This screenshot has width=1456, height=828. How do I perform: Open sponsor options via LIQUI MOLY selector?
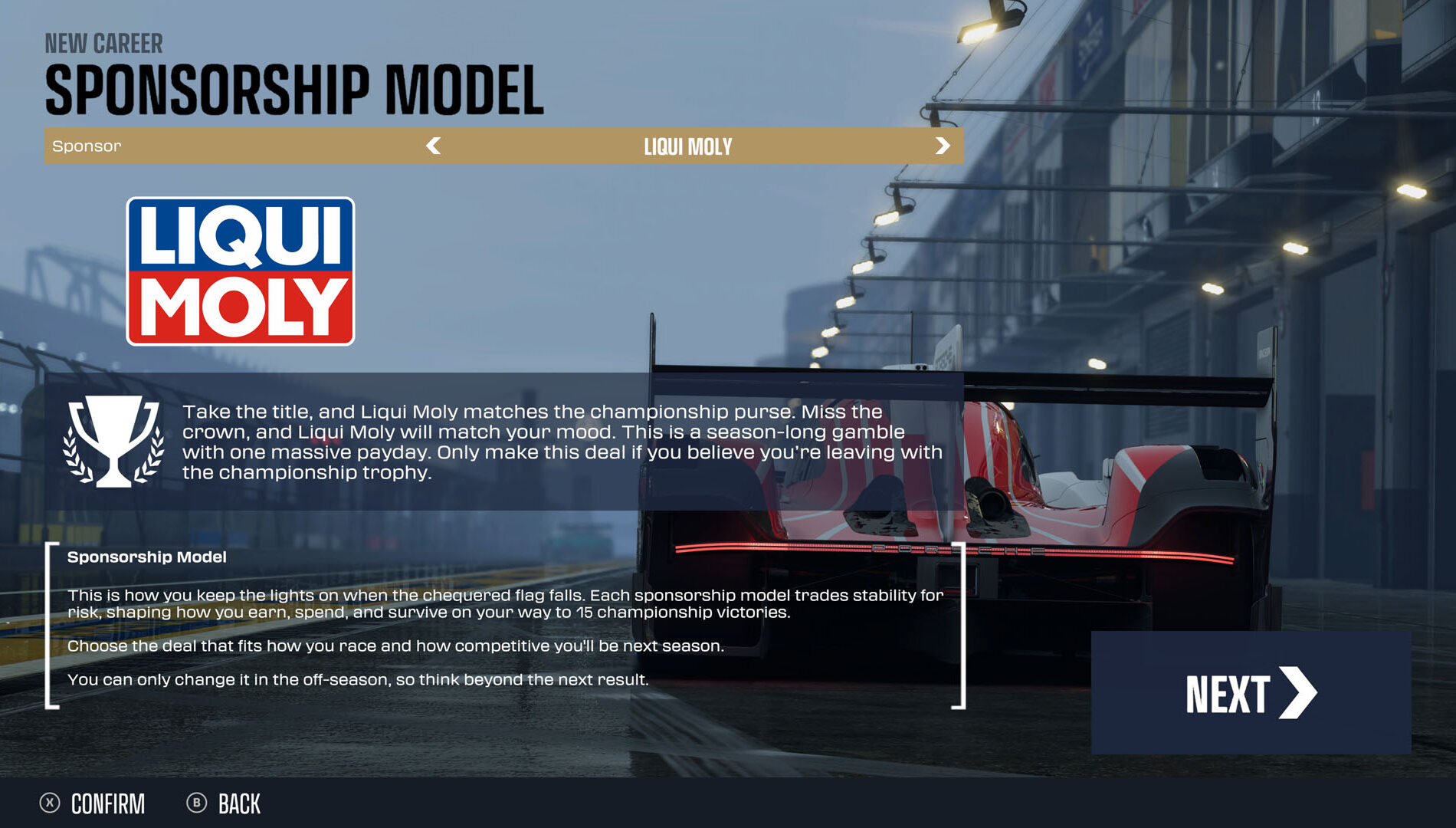click(689, 146)
